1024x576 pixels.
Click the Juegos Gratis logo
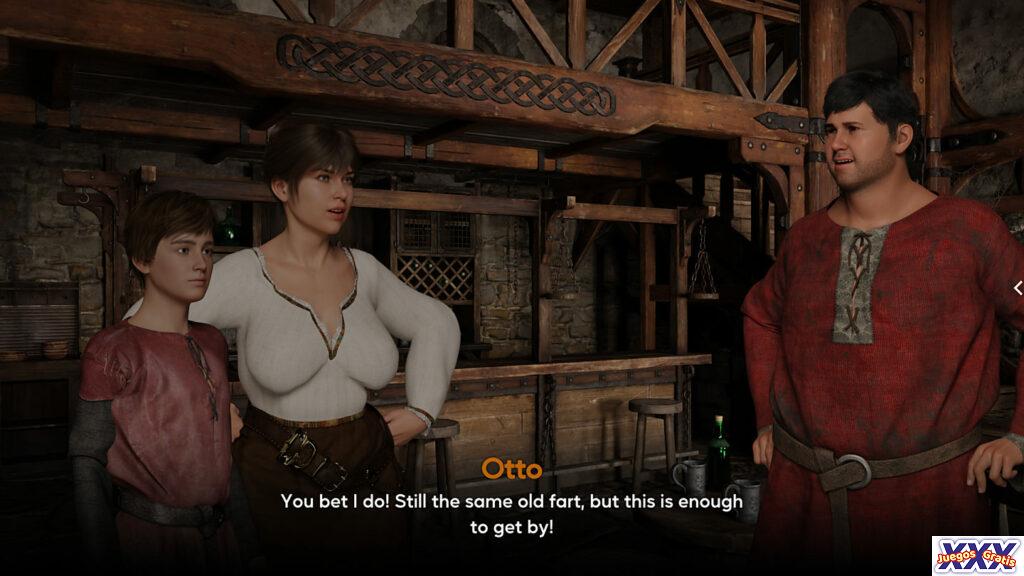[x=976, y=555]
